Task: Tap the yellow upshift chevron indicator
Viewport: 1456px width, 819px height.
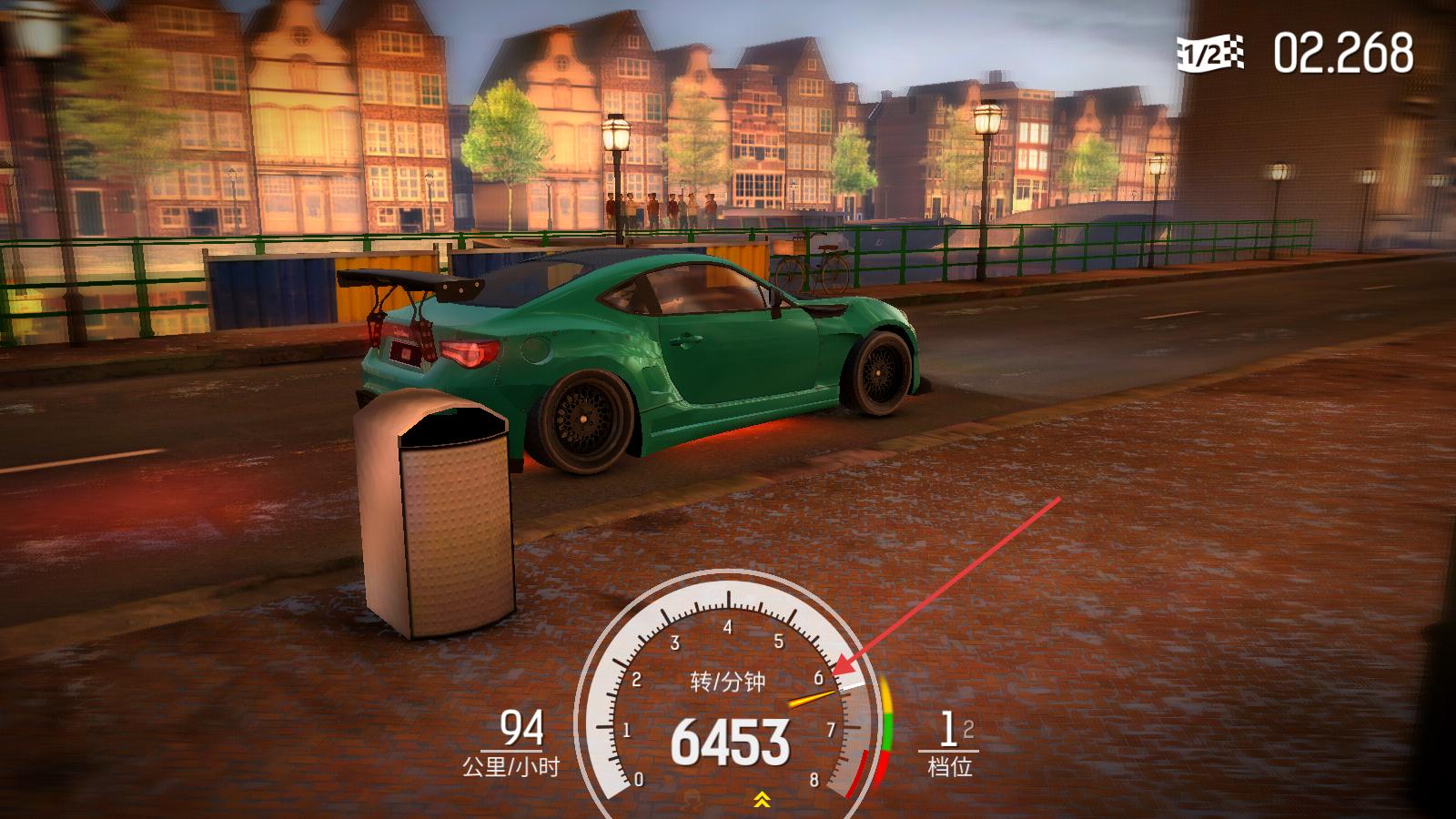Action: tap(762, 800)
